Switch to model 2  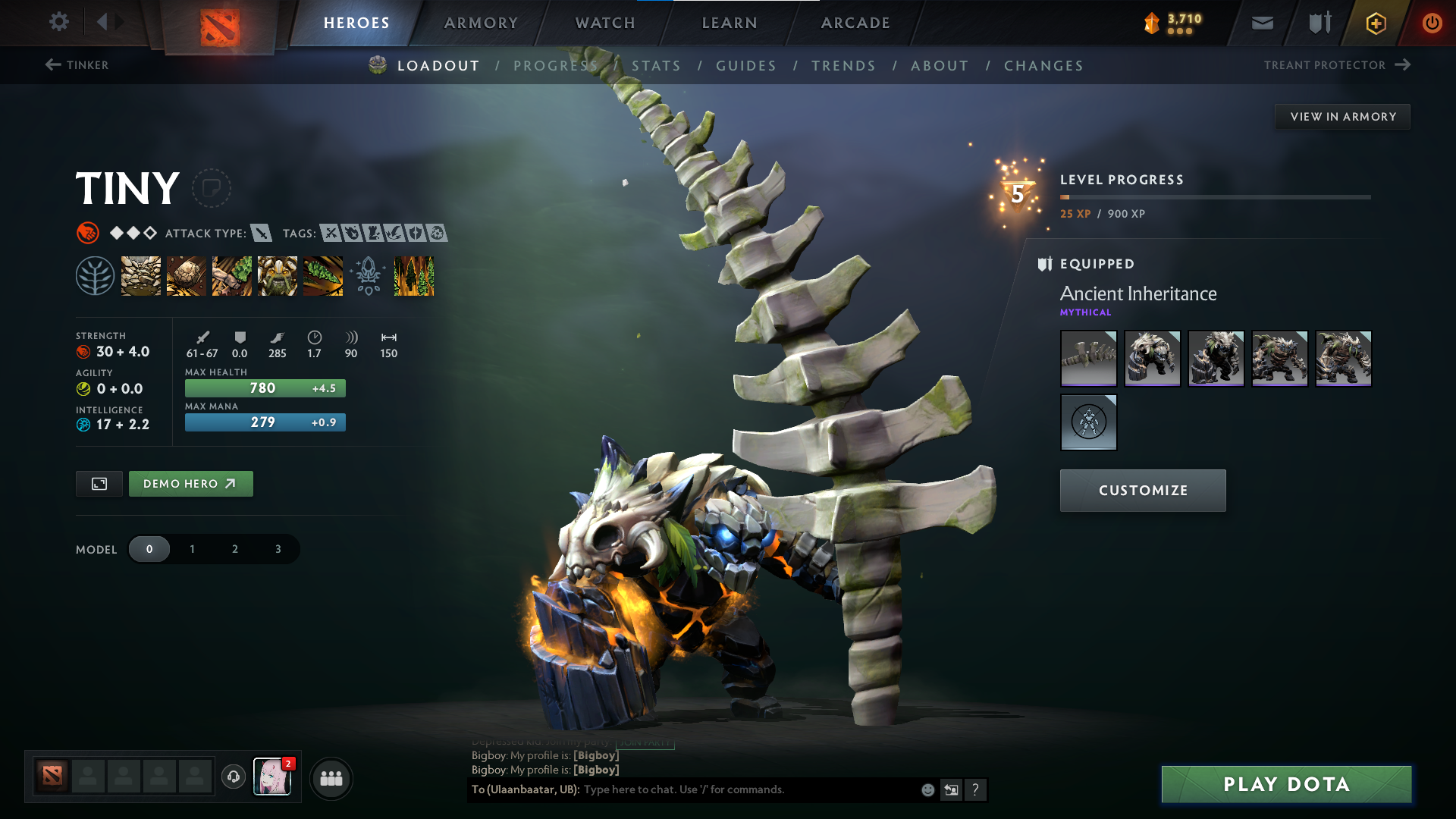[x=234, y=548]
